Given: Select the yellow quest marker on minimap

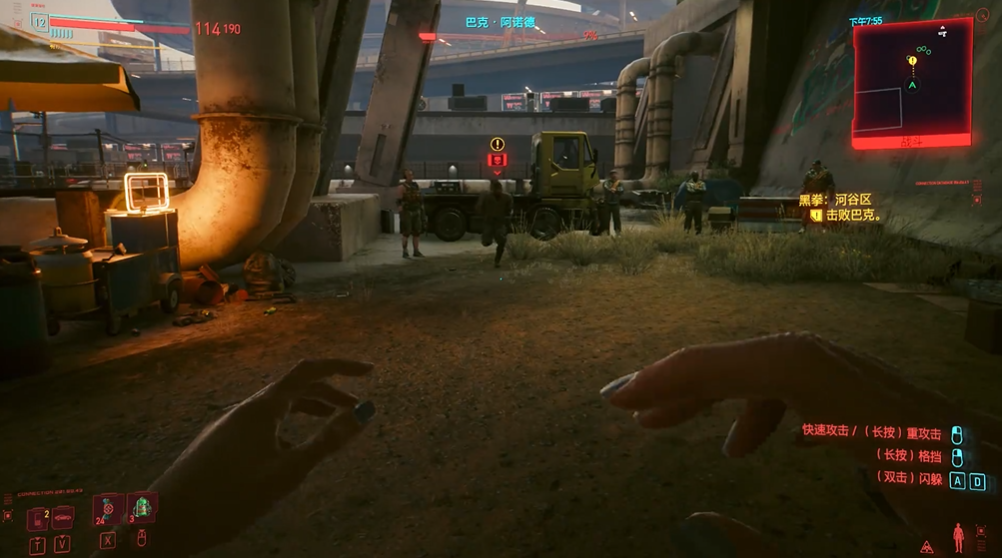Looking at the screenshot, I should pos(912,61).
